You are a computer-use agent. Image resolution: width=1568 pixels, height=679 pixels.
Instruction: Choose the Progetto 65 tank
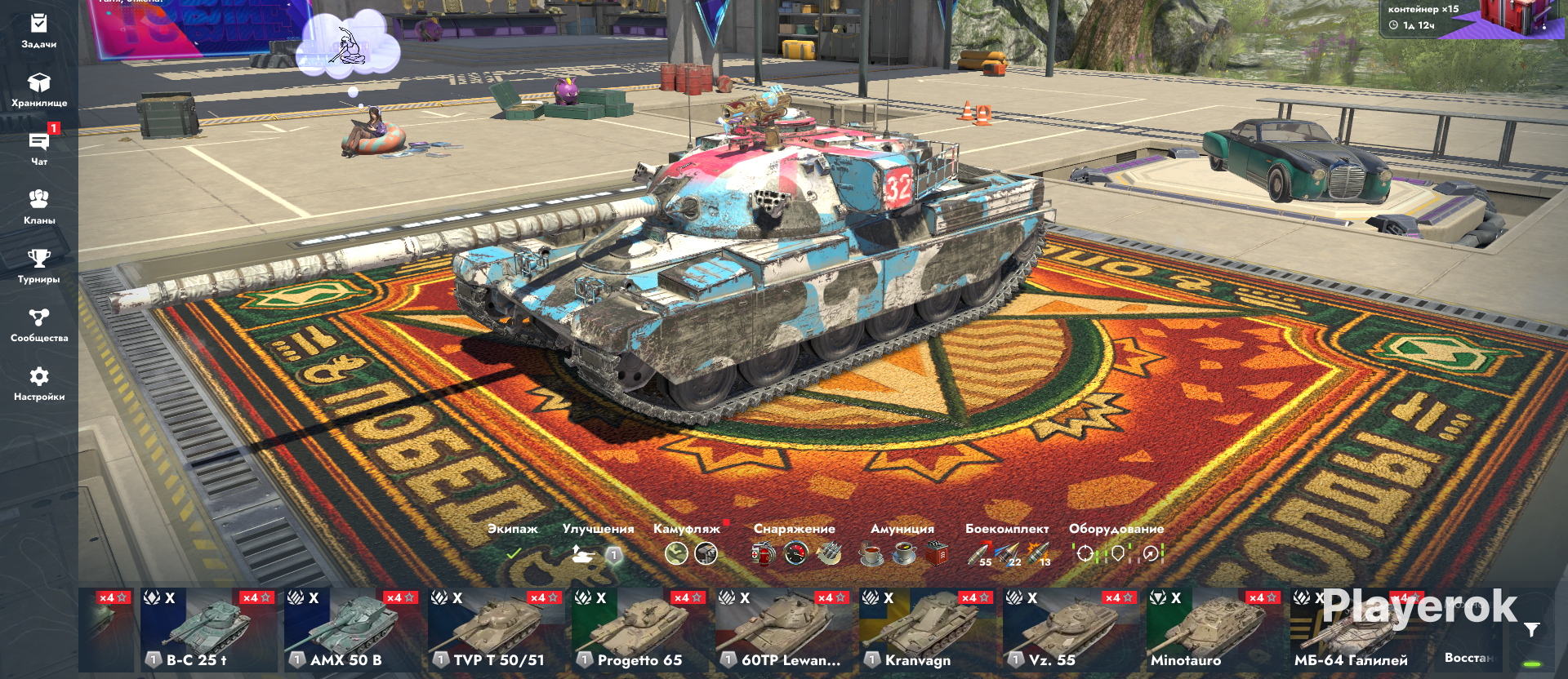640,630
